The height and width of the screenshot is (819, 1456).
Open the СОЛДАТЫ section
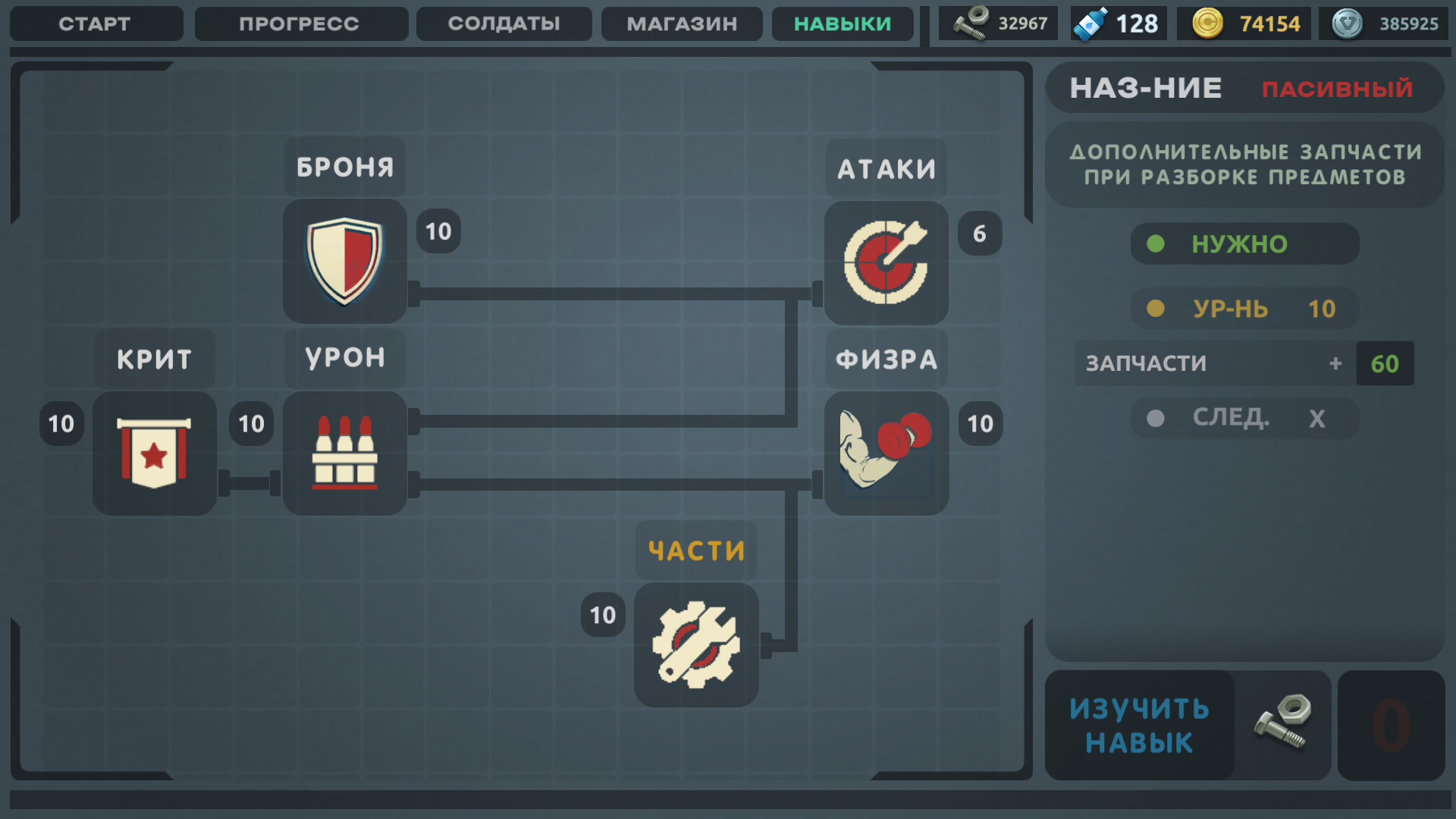coord(503,24)
